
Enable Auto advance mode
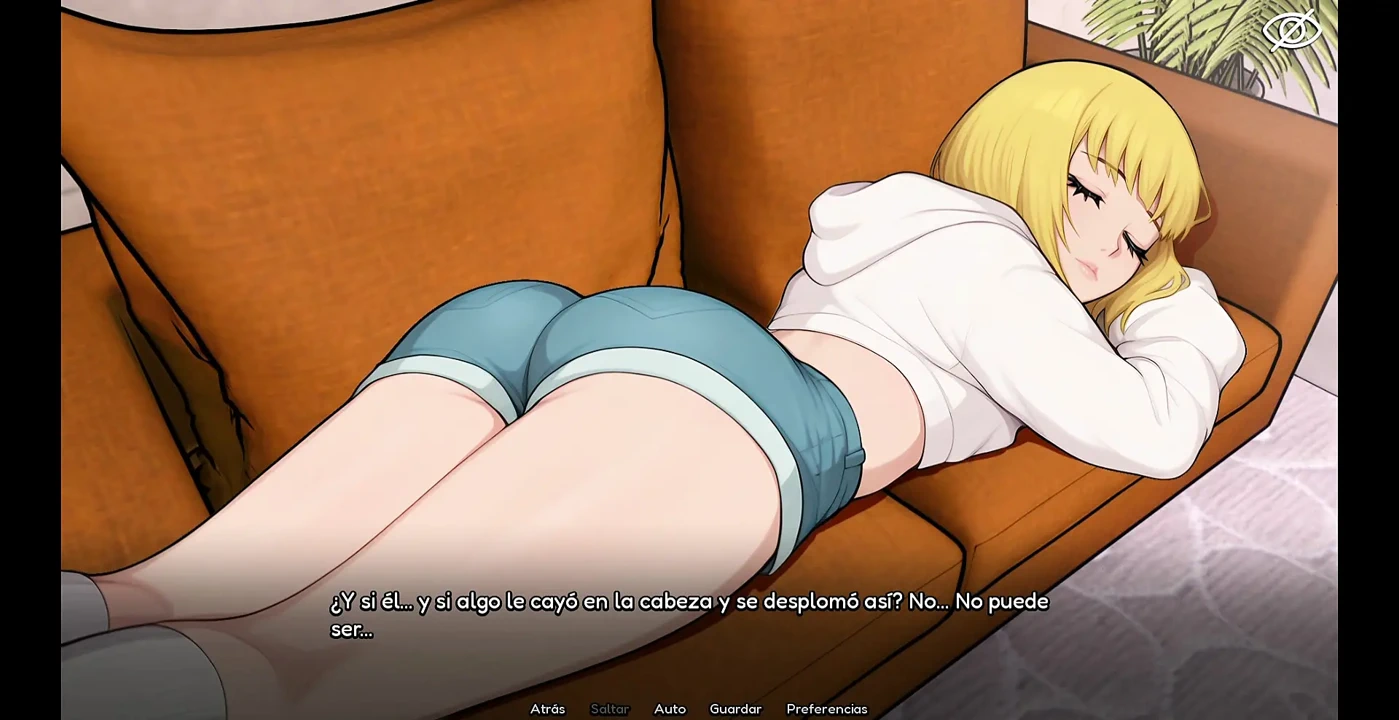pyautogui.click(x=669, y=709)
